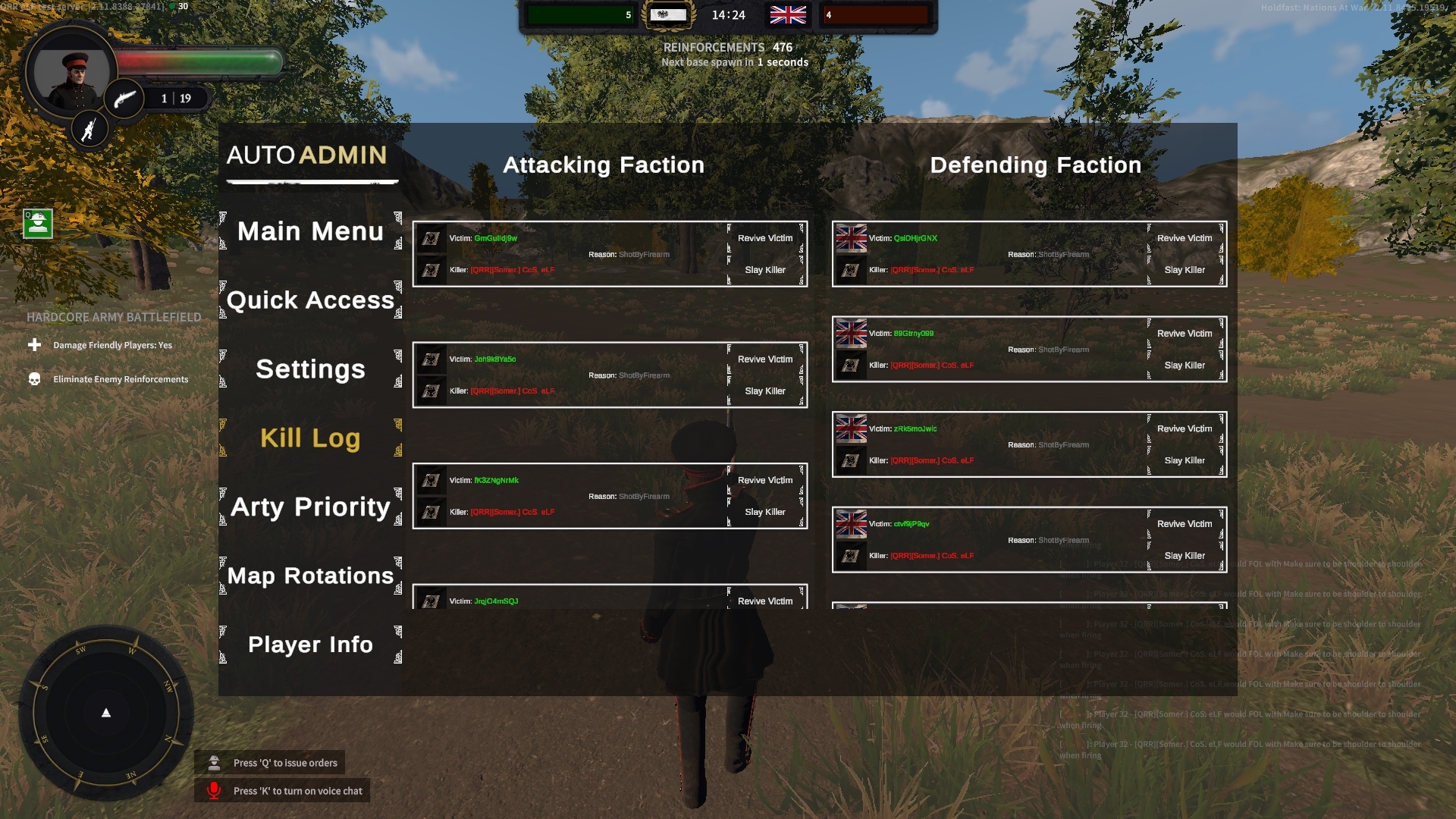
Task: Select the bayonet charge soldier icon
Action: 90,129
